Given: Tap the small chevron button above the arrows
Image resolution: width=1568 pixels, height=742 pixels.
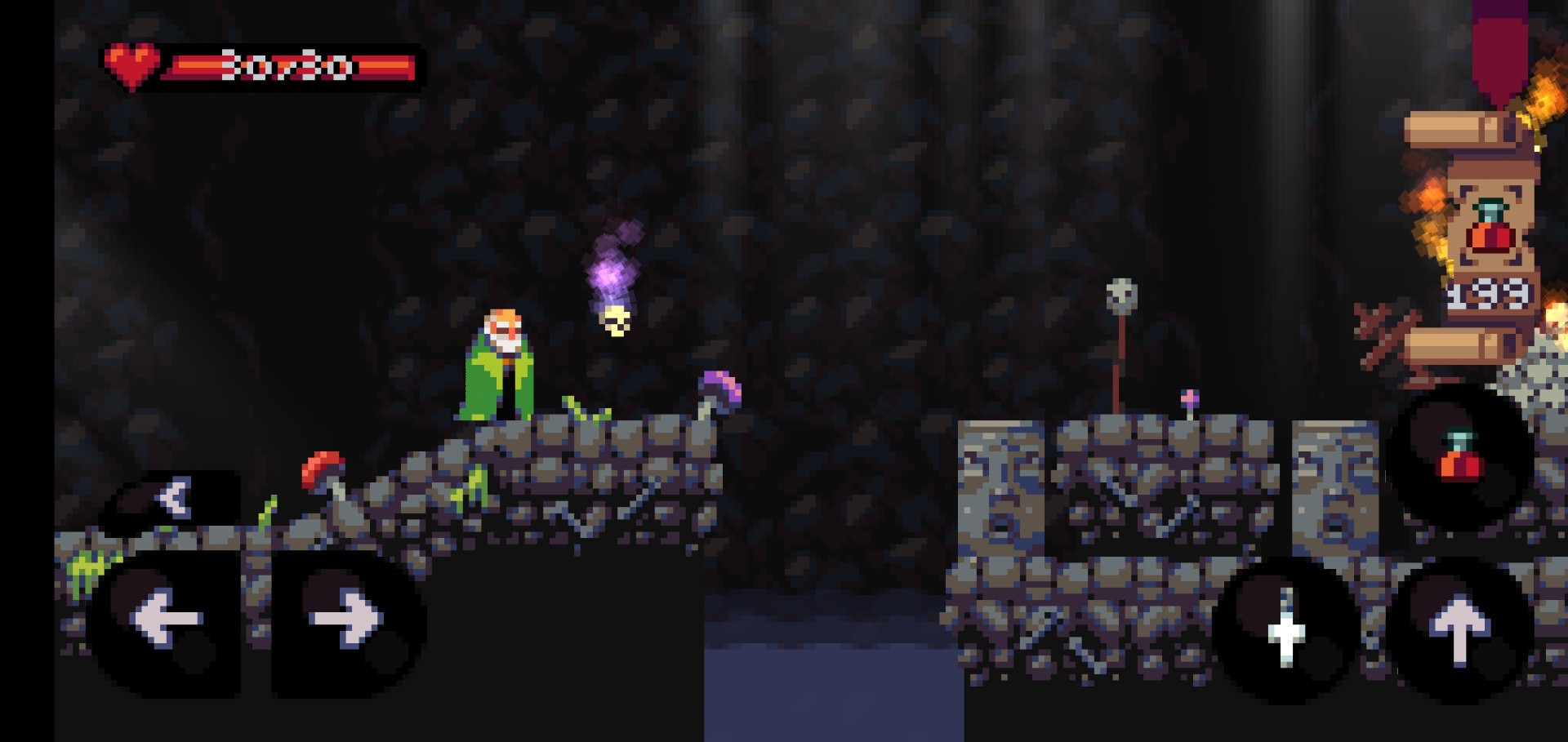Looking at the screenshot, I should [x=174, y=497].
